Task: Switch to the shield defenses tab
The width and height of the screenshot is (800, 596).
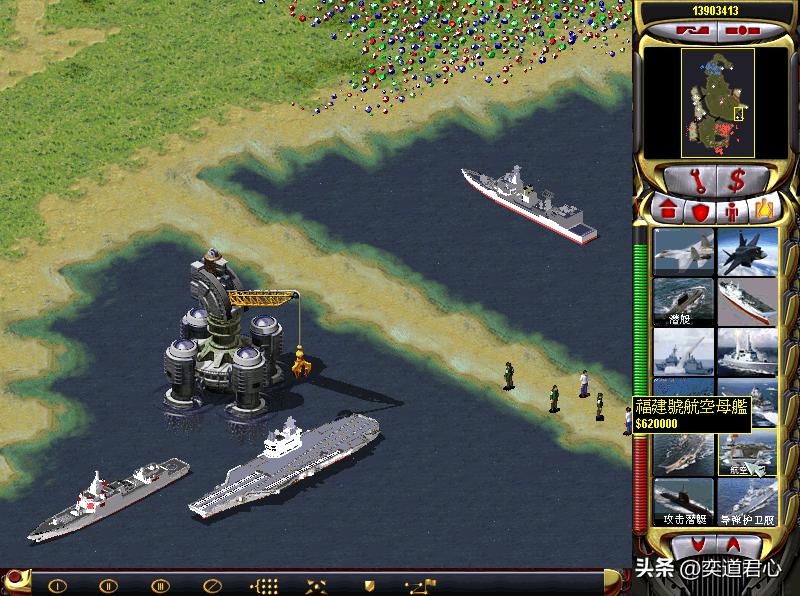Action: (x=700, y=211)
